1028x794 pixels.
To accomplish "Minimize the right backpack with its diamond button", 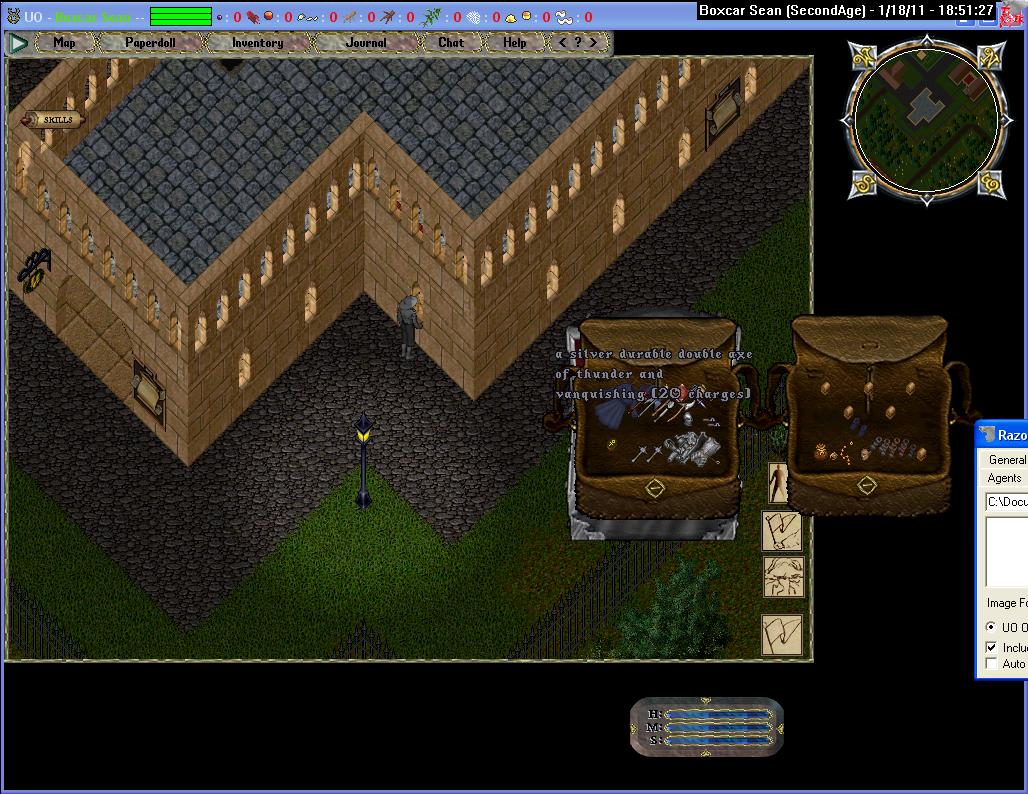I will 866,485.
